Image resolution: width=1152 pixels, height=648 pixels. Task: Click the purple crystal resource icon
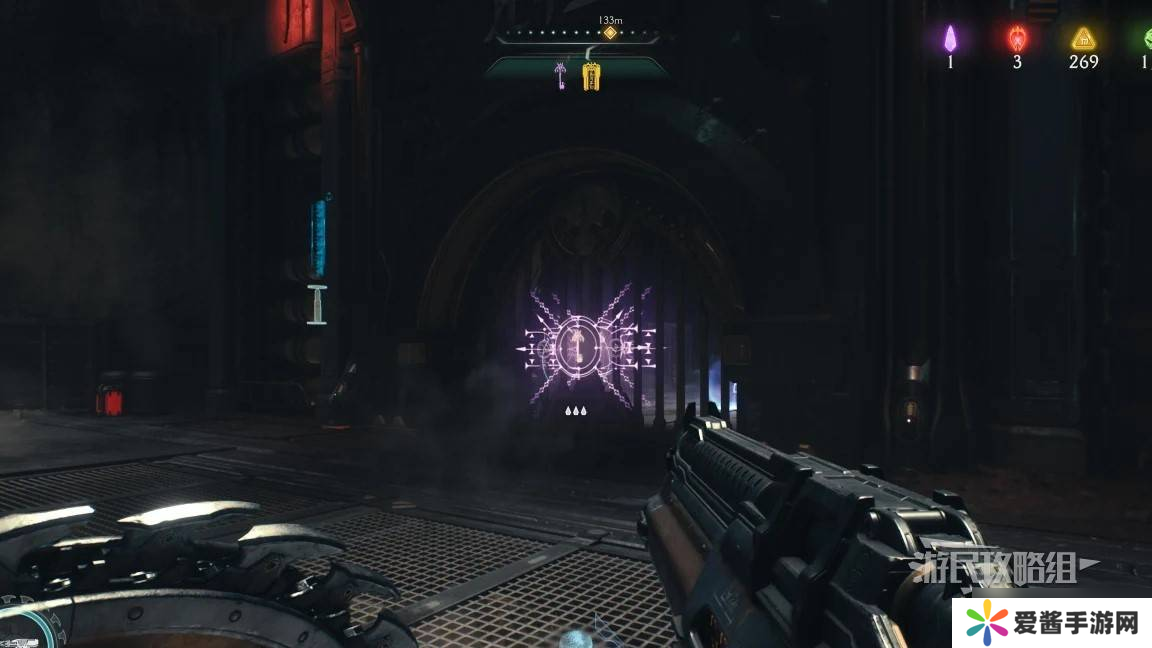pos(951,39)
